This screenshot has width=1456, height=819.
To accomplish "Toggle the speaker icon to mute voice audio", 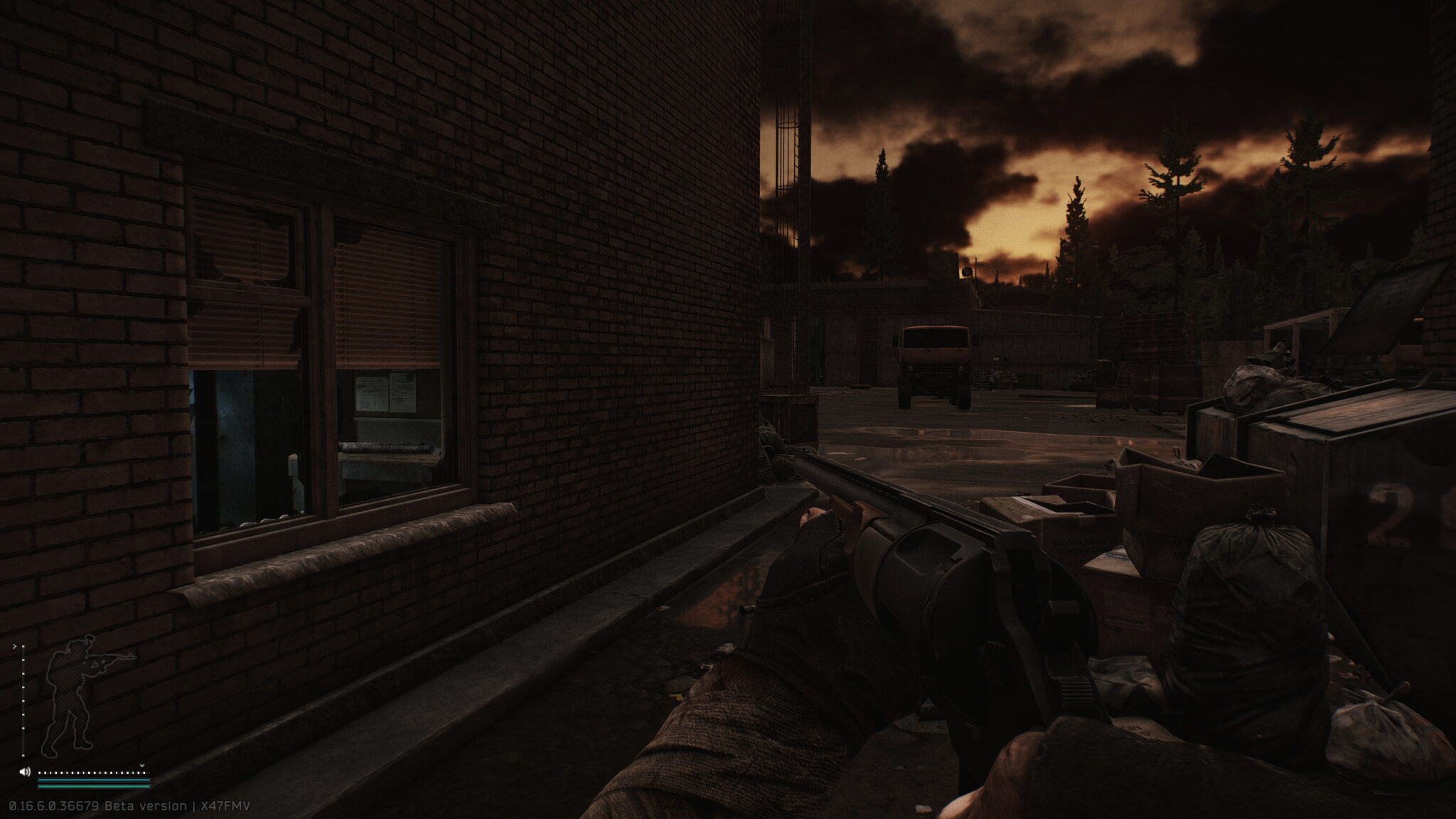I will 25,771.
